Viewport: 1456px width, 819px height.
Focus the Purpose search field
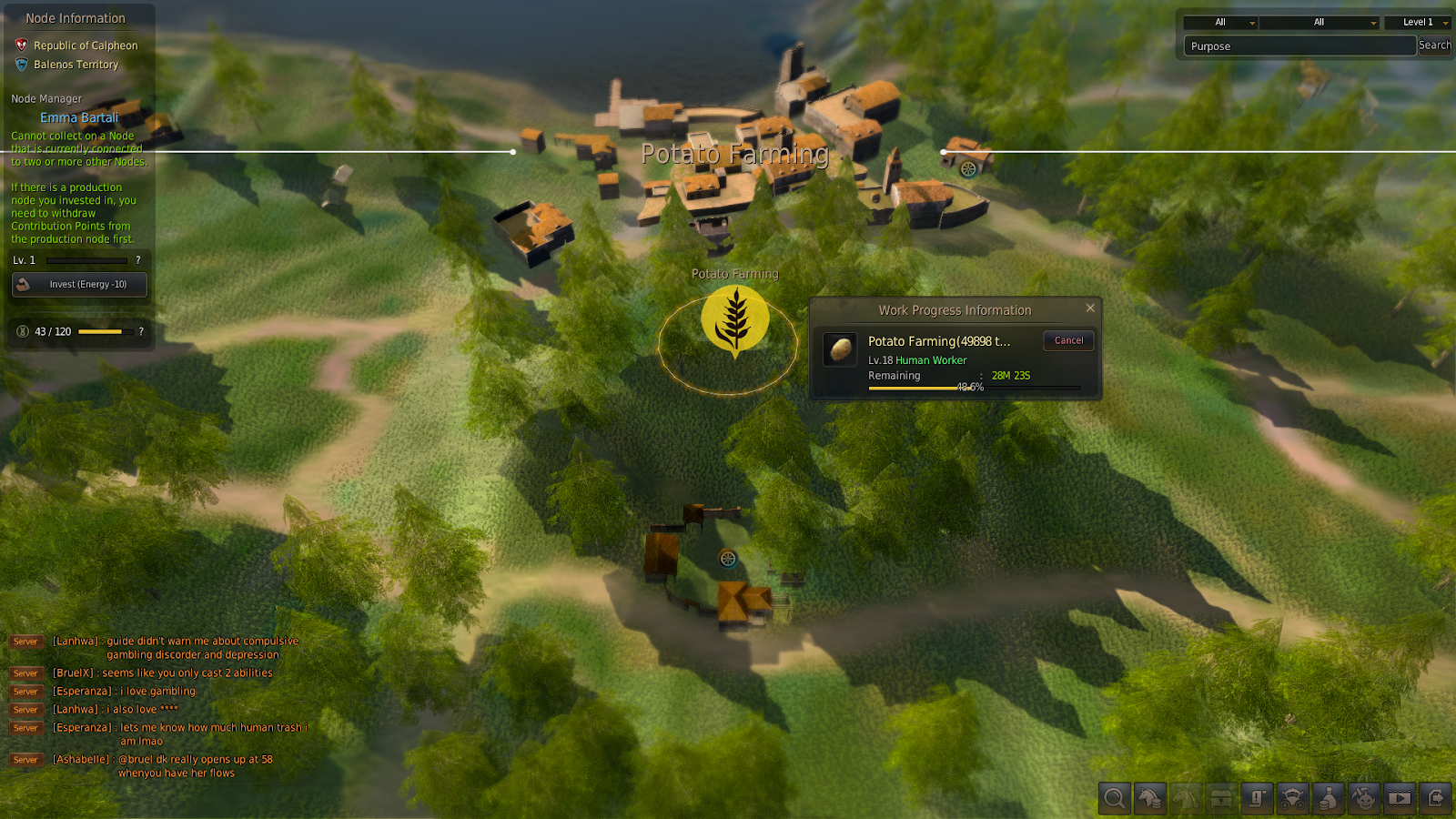1299,46
